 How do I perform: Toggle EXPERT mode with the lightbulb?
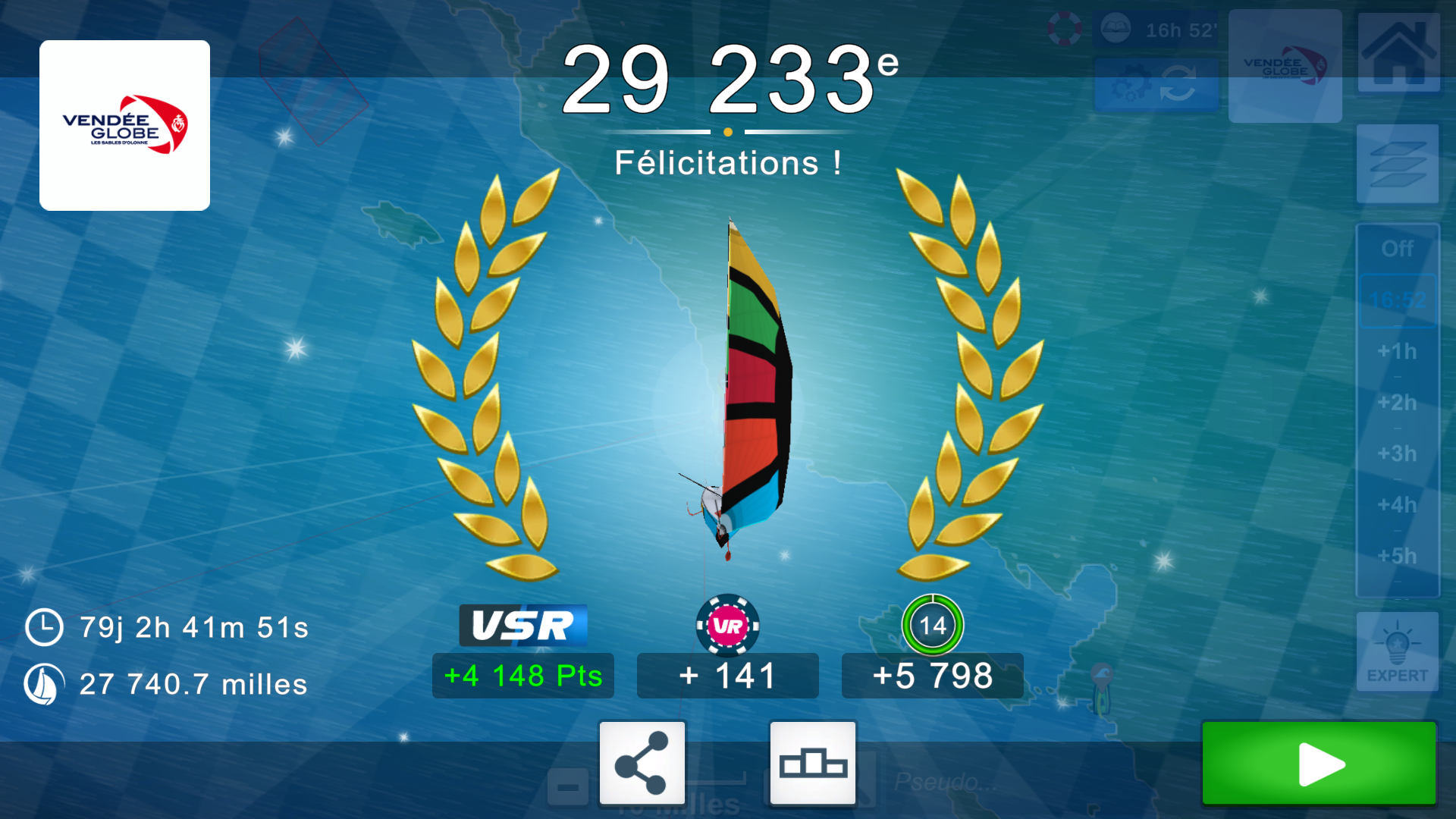[1399, 651]
